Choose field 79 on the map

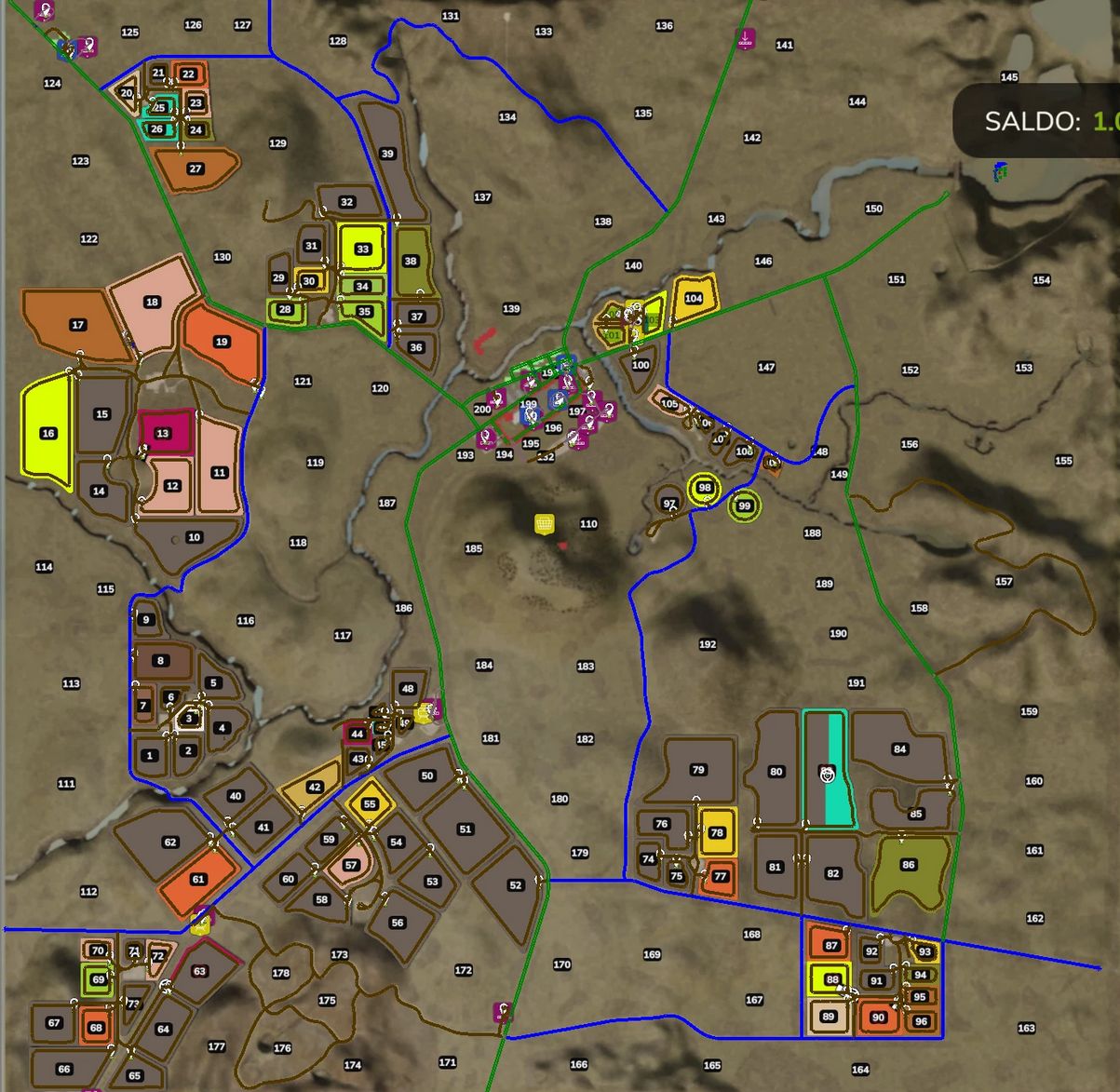point(698,770)
